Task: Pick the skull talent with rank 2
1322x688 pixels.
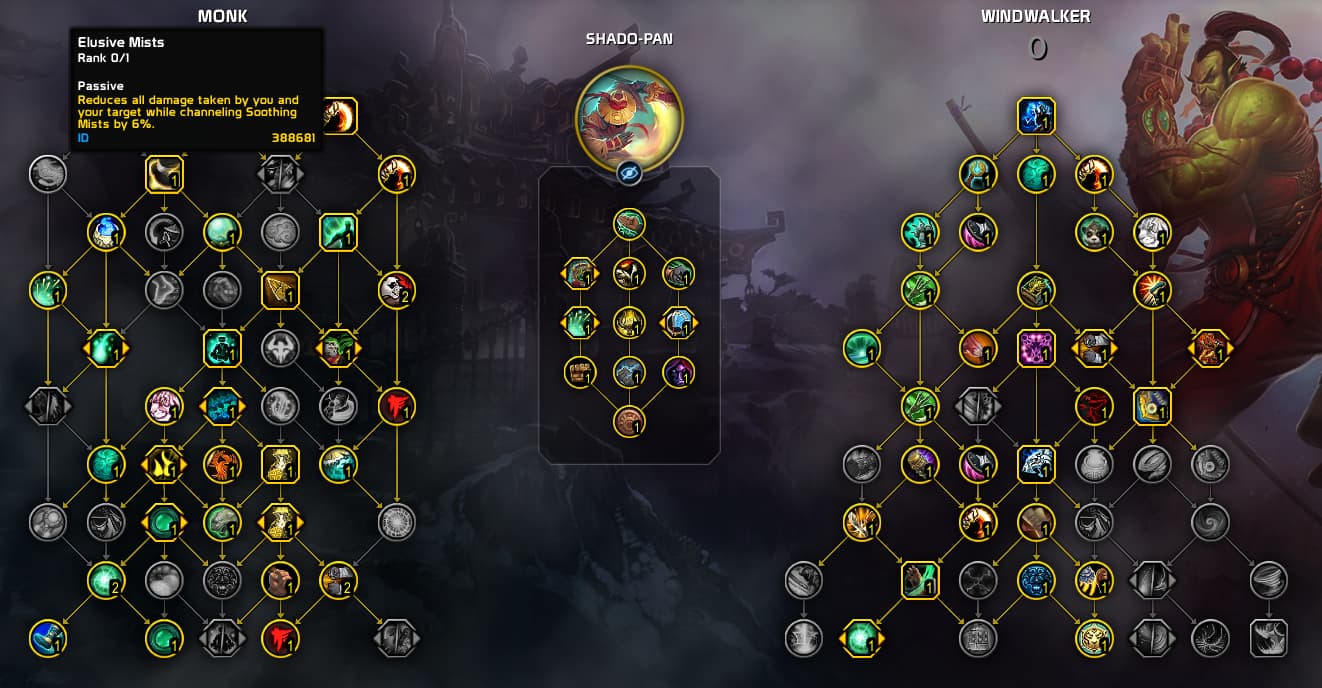Action: (397, 290)
